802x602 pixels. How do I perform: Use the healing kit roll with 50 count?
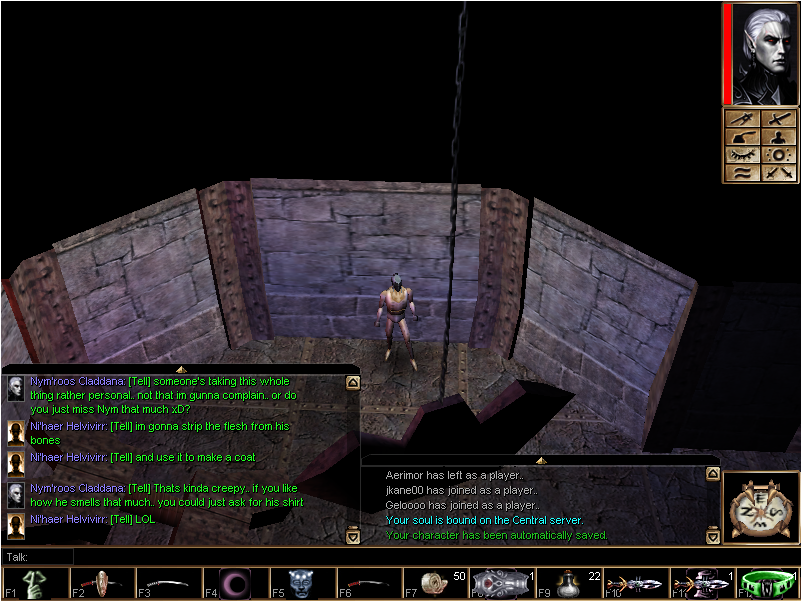436,583
